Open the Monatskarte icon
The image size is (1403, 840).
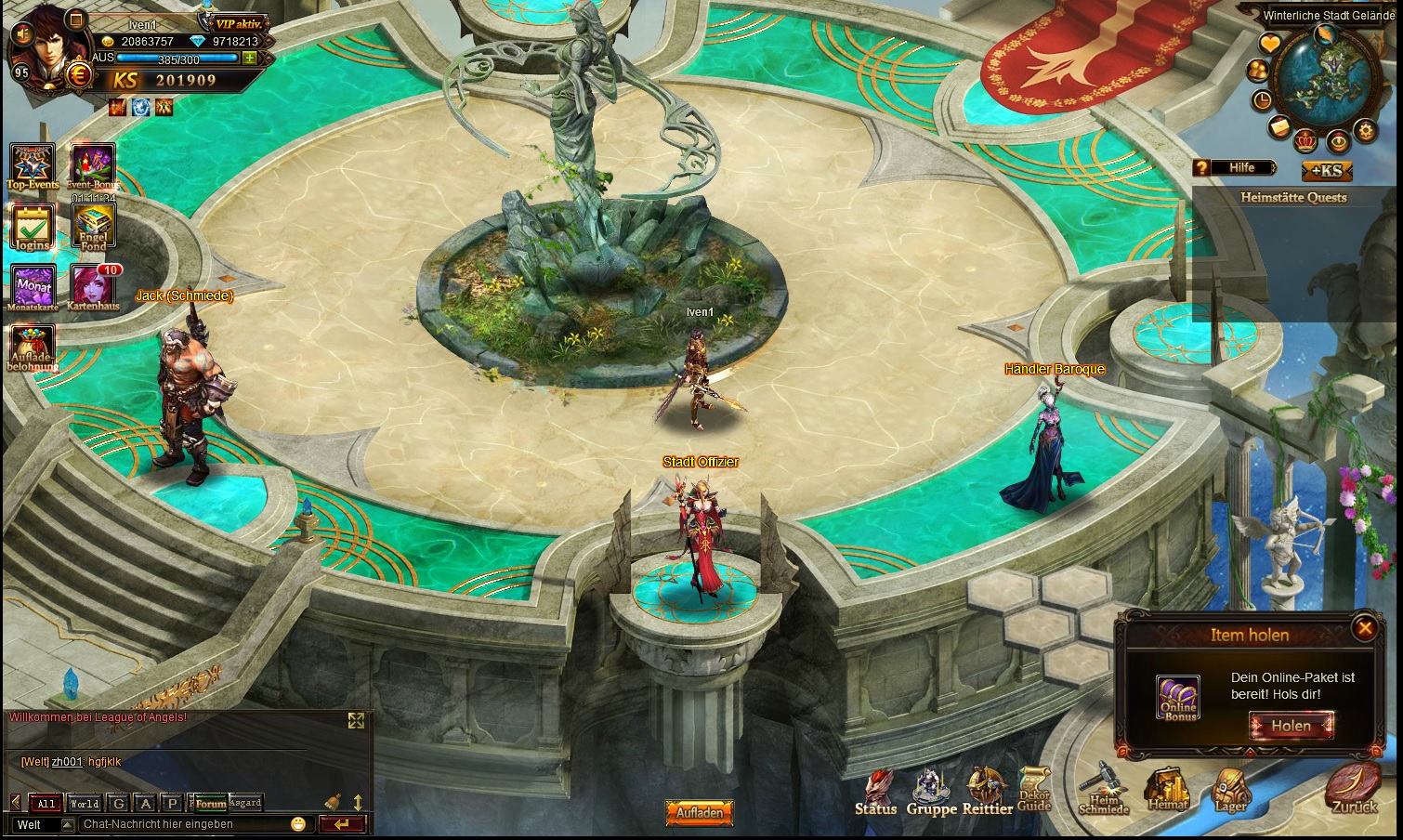click(33, 286)
